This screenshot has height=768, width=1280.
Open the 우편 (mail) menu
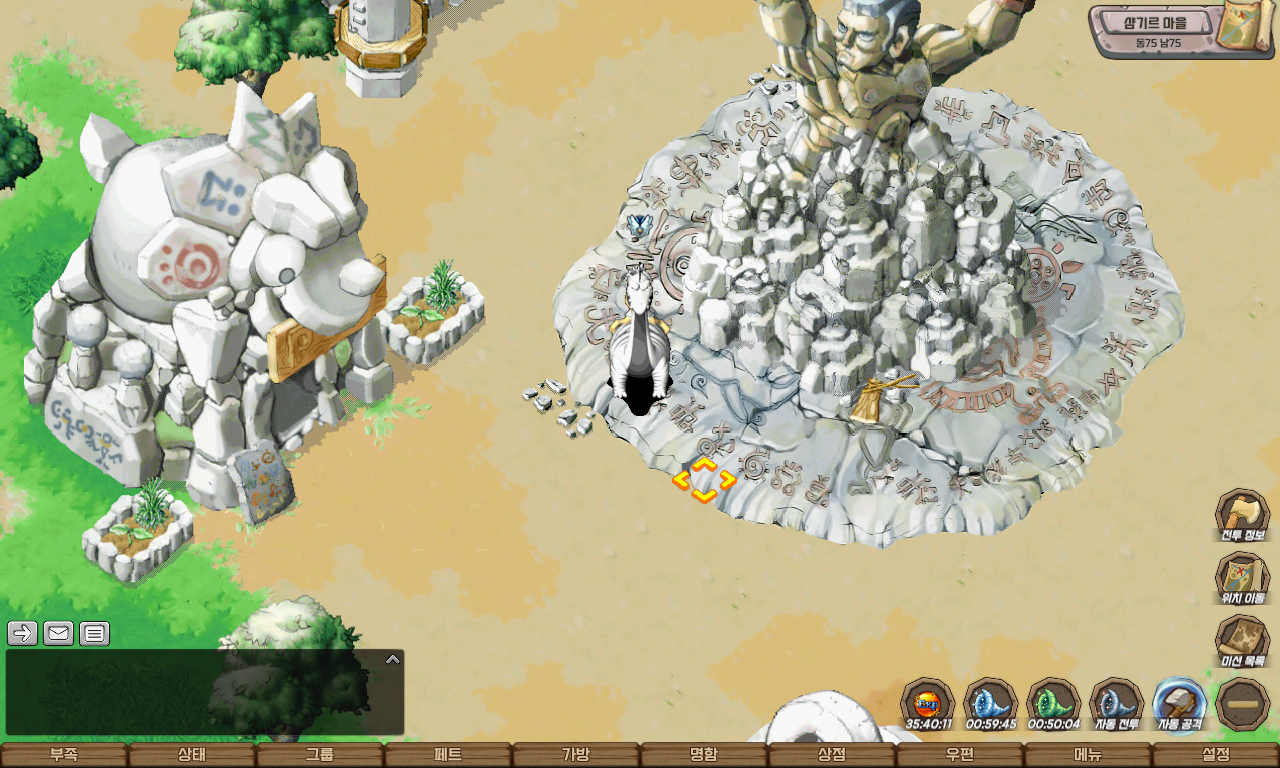[960, 755]
